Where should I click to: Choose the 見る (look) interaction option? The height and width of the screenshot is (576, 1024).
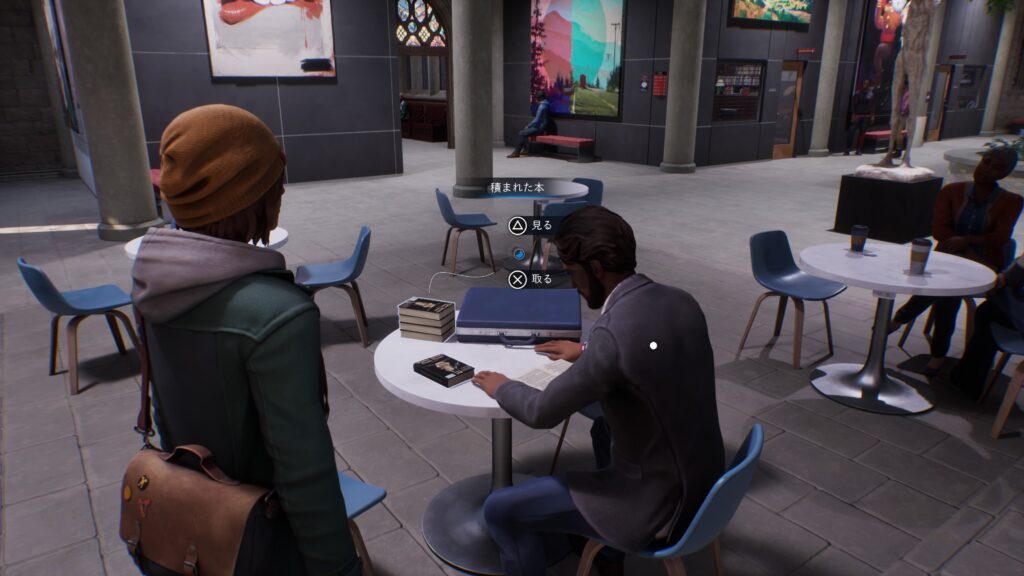(x=530, y=226)
